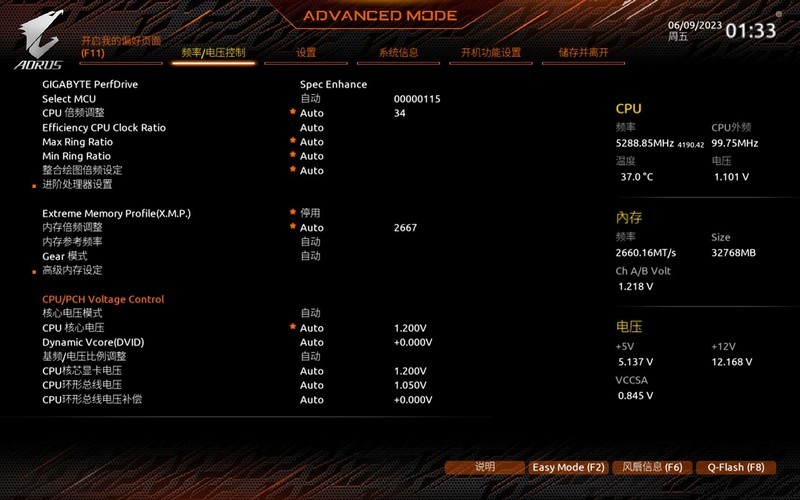Open the 进阶处理器设置 submenu
800x500 pixels.
point(77,185)
